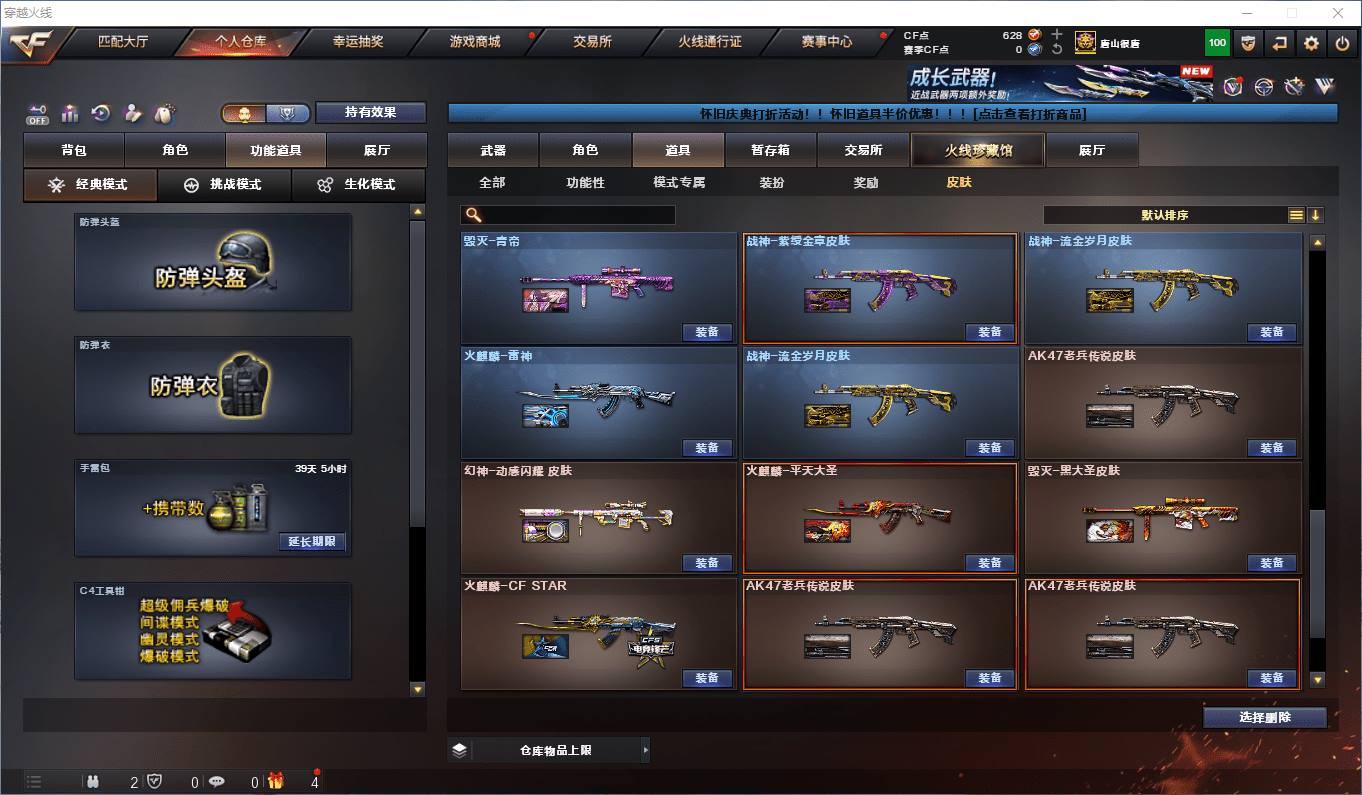Open the 默认排序 sort dropdown
Image resolution: width=1362 pixels, height=795 pixels.
pos(1165,215)
